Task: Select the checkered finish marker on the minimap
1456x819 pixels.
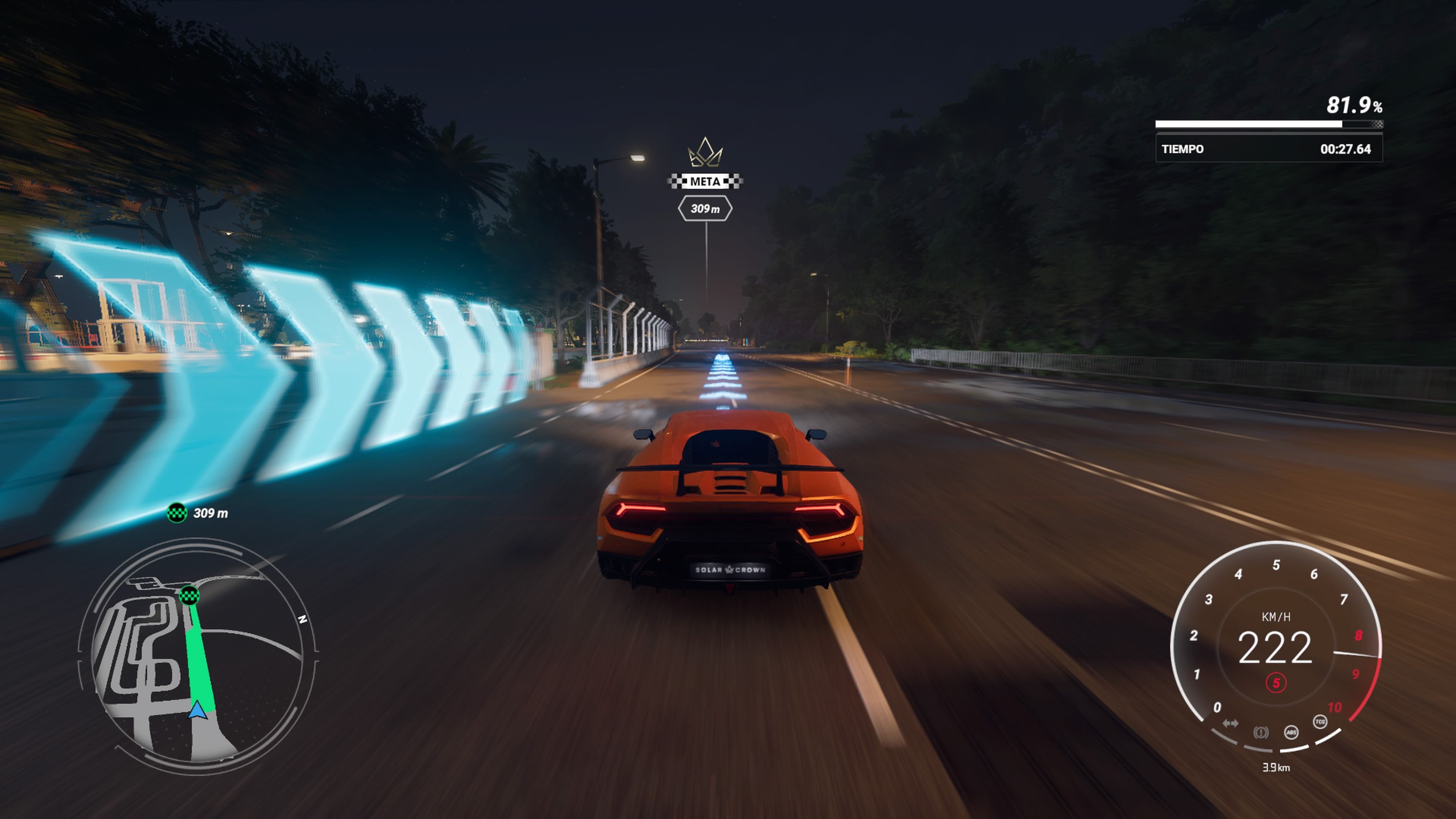Action: point(189,595)
